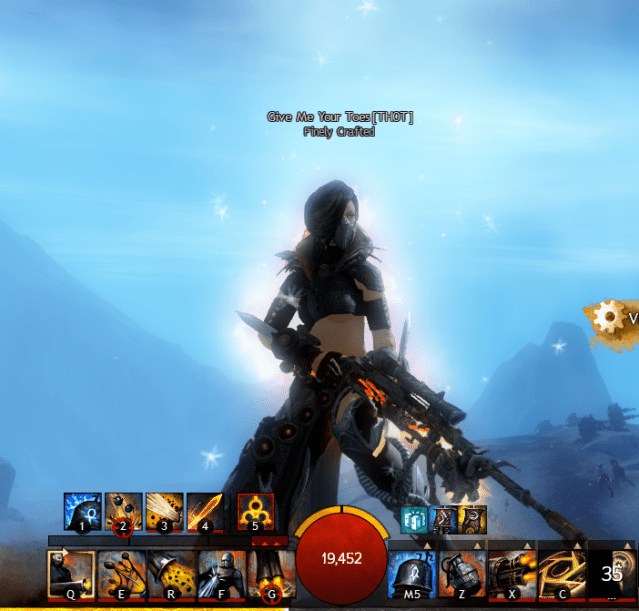The height and width of the screenshot is (611, 639).
Task: Trigger the rocket boots toolbelt skill
Action: 269,573
